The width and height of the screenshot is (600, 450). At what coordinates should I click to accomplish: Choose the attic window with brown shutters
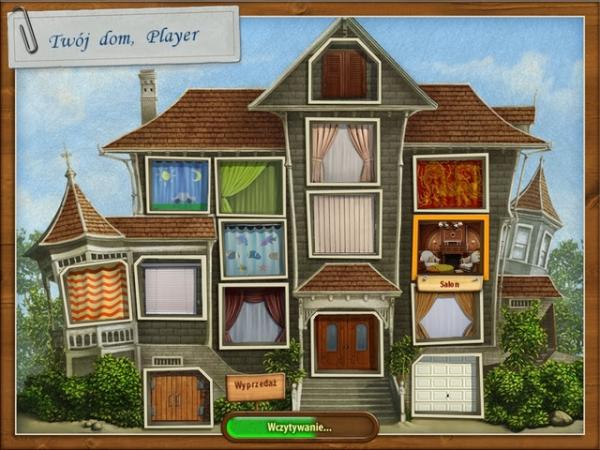tap(344, 72)
